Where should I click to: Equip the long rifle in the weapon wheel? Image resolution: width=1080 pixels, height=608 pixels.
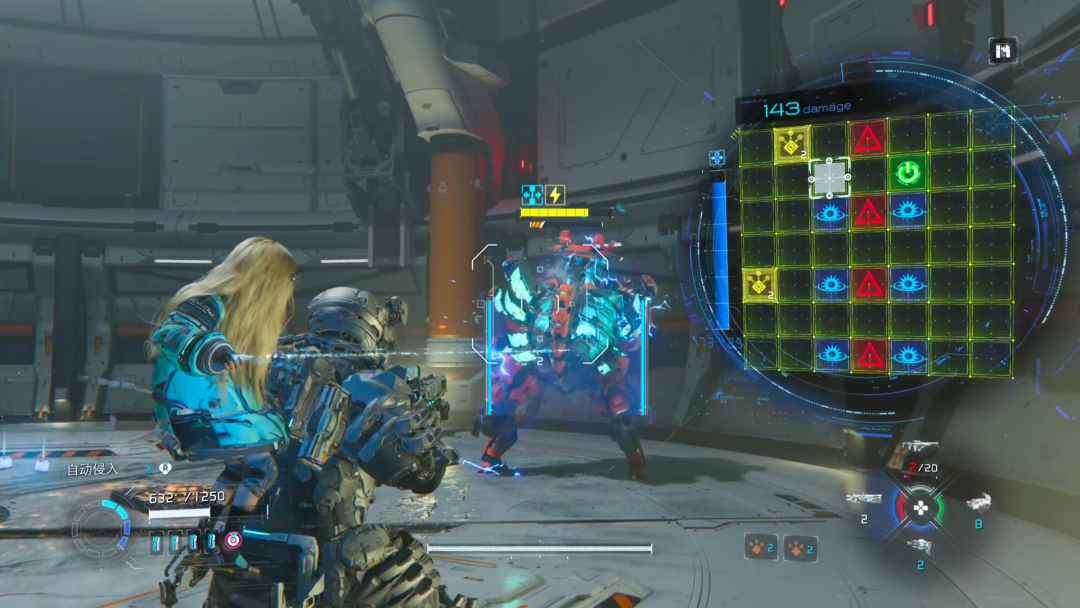pos(863,498)
